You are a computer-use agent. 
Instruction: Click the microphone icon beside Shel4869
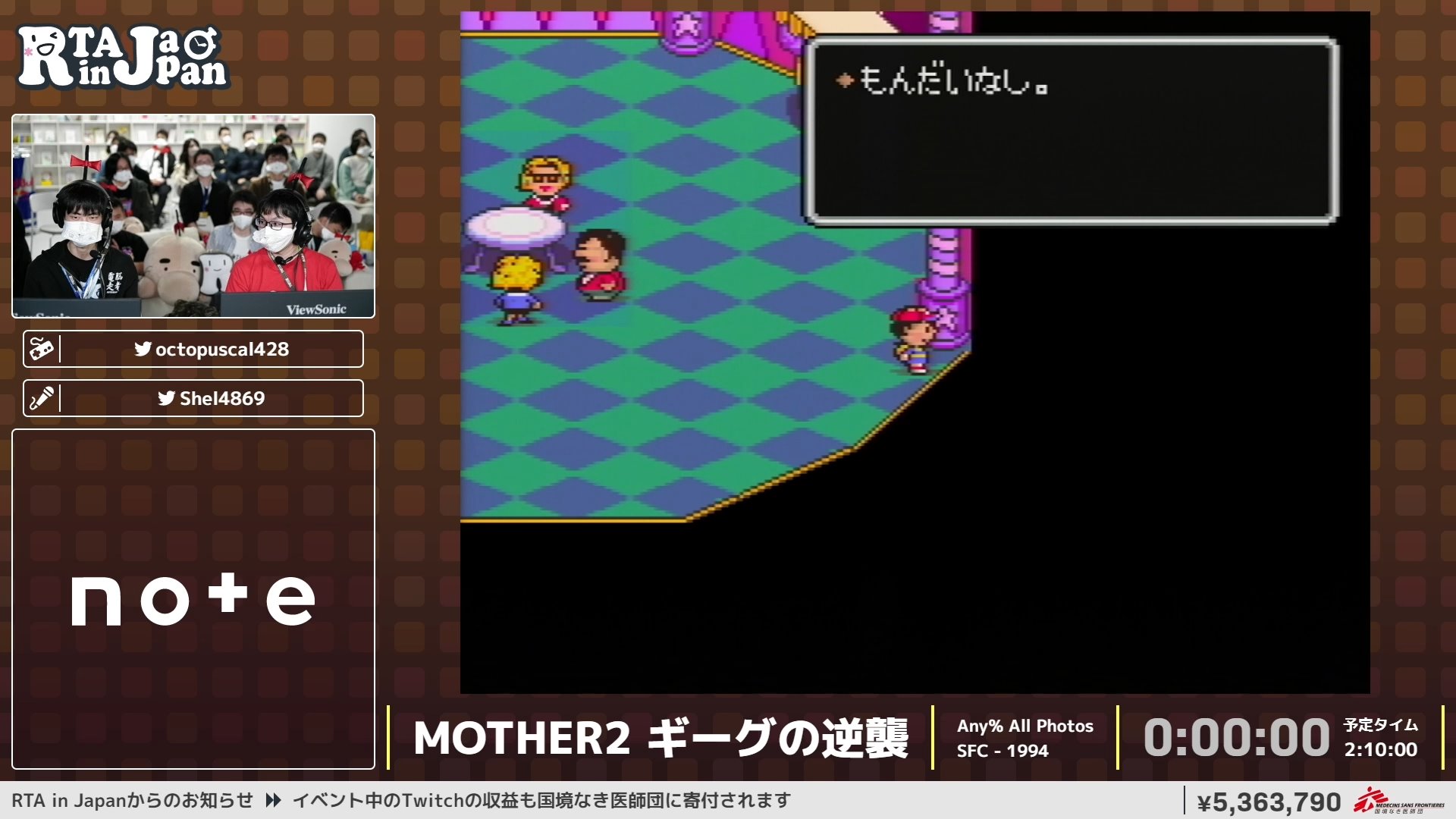click(x=44, y=397)
